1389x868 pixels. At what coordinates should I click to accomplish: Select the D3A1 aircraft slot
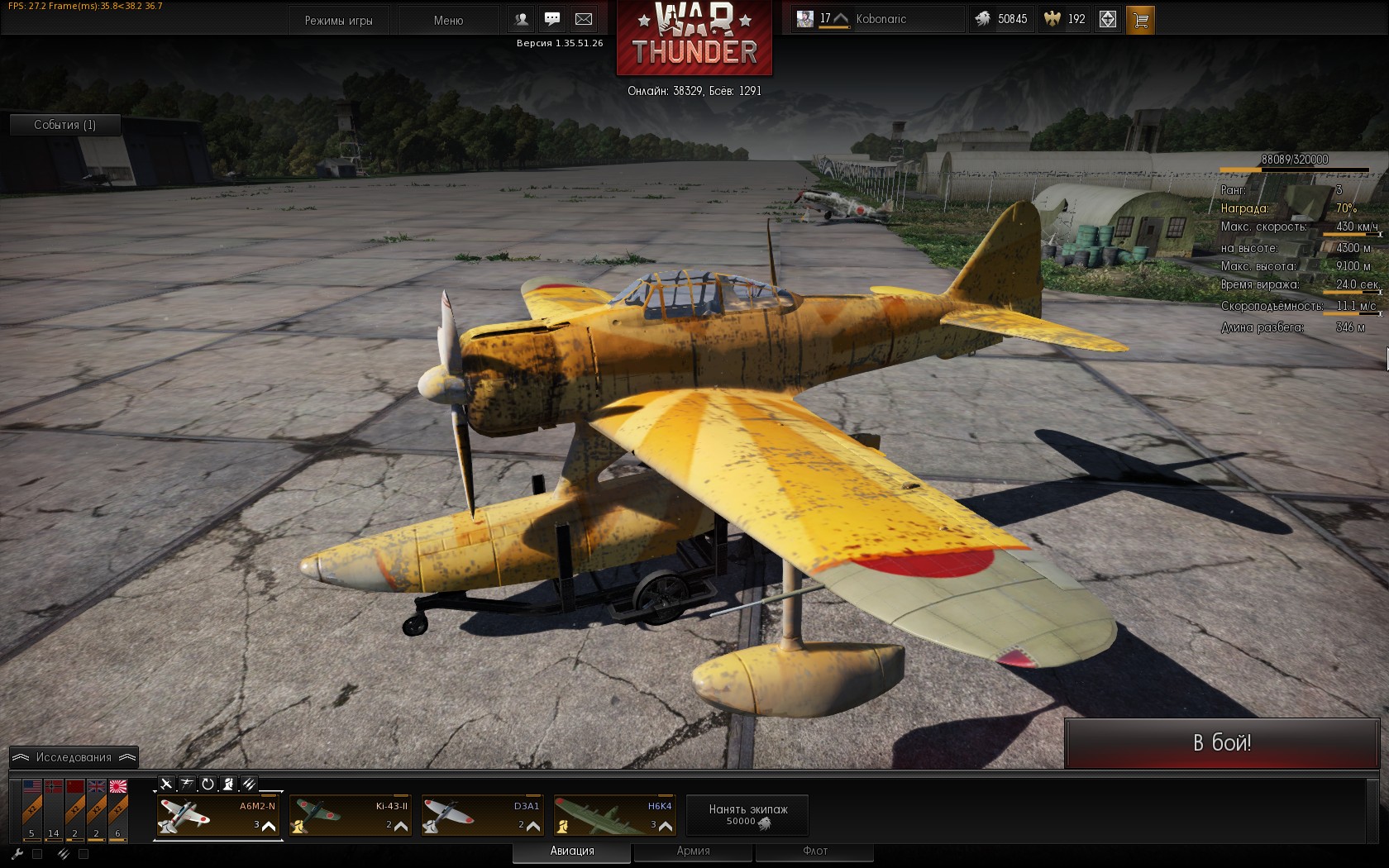[x=483, y=816]
